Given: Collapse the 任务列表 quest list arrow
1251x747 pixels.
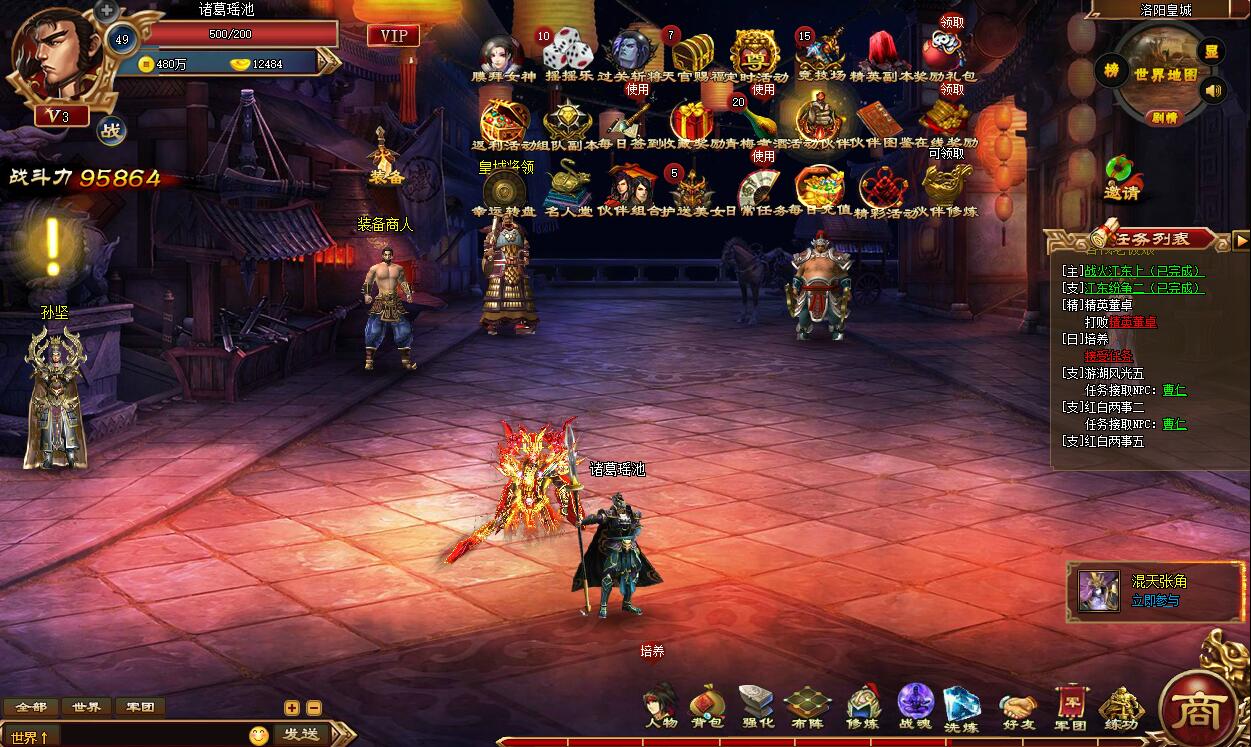Looking at the screenshot, I should tap(1241, 240).
